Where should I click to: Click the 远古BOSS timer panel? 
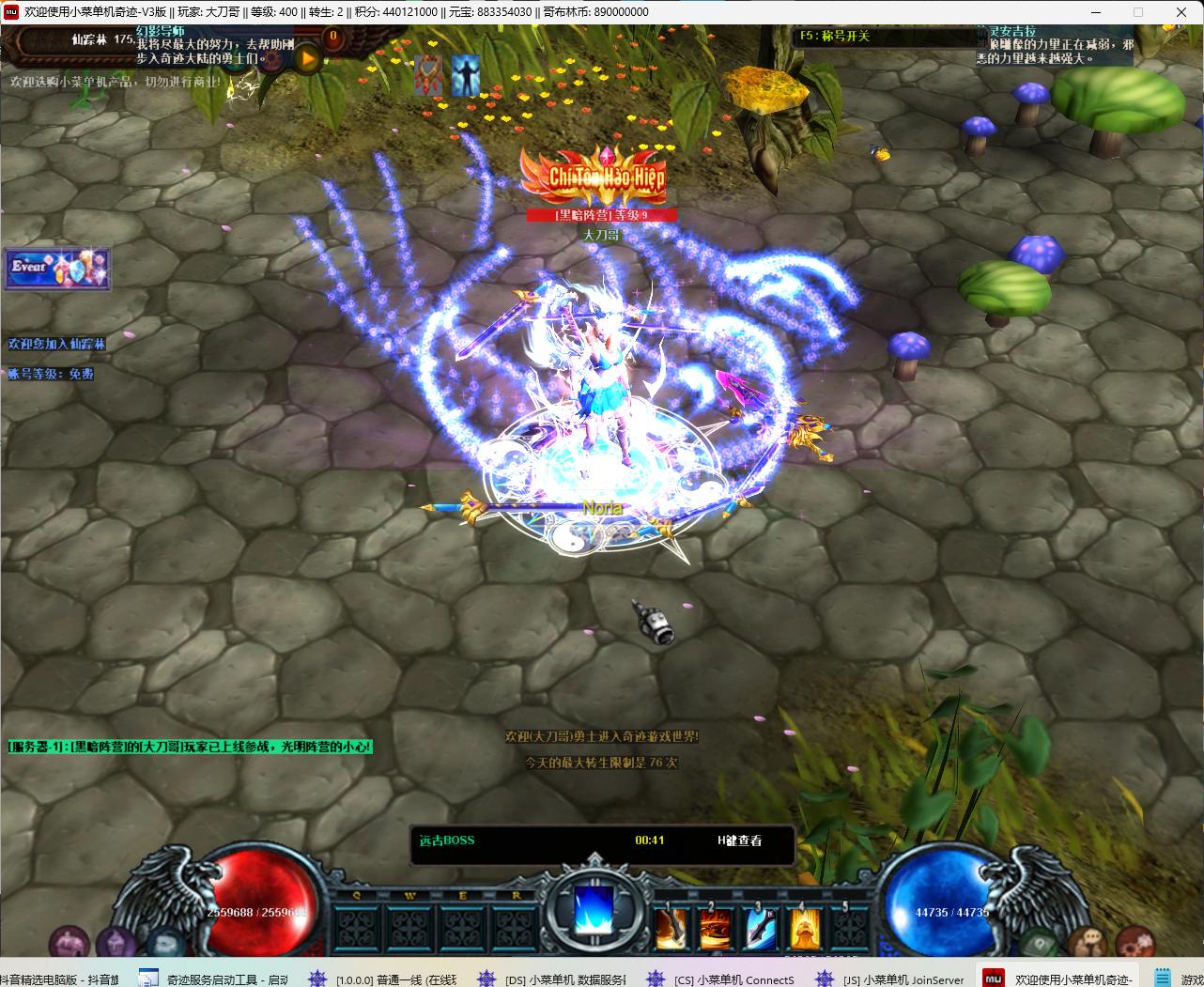coord(602,841)
